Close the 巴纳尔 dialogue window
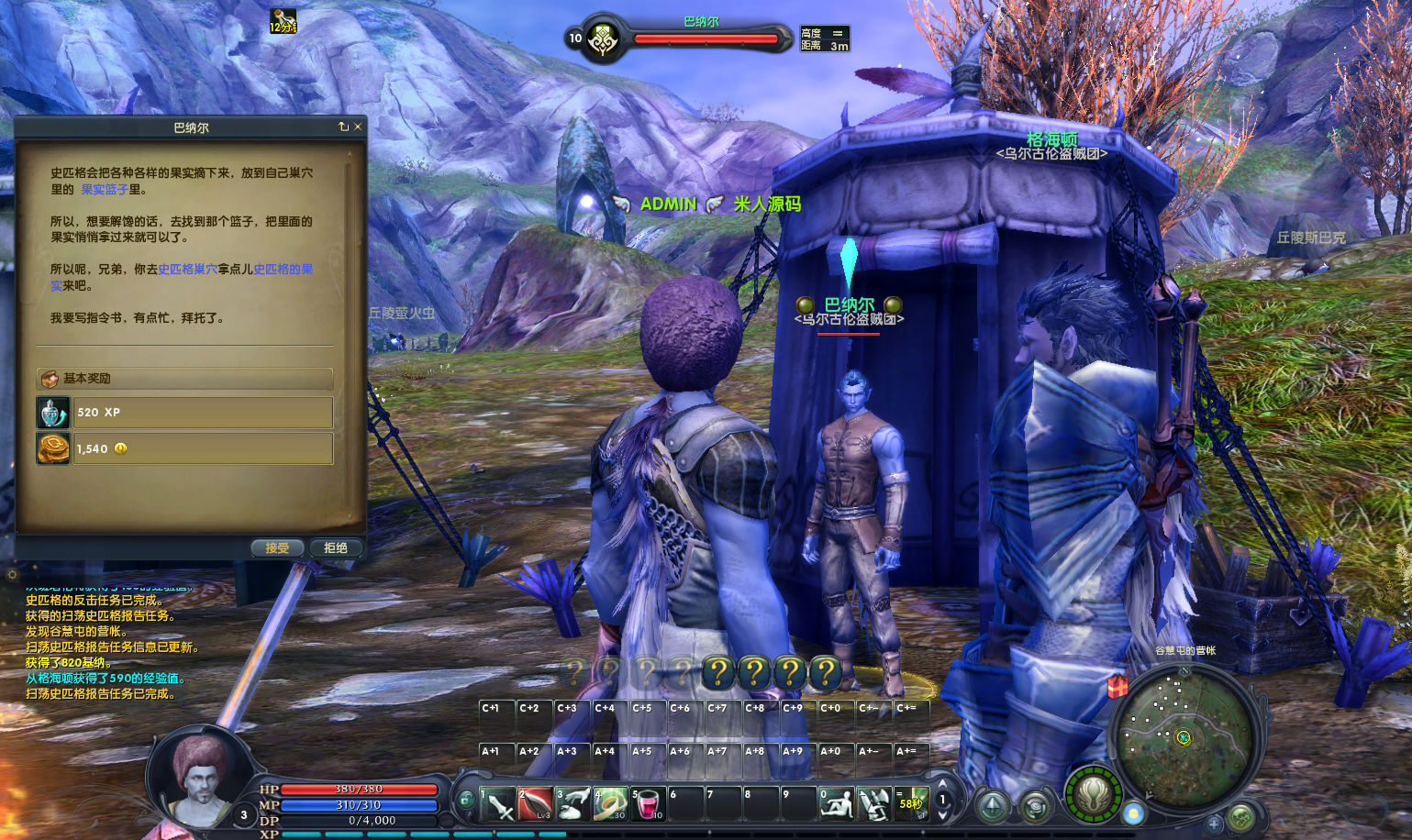Image resolution: width=1412 pixels, height=840 pixels. coord(358,127)
